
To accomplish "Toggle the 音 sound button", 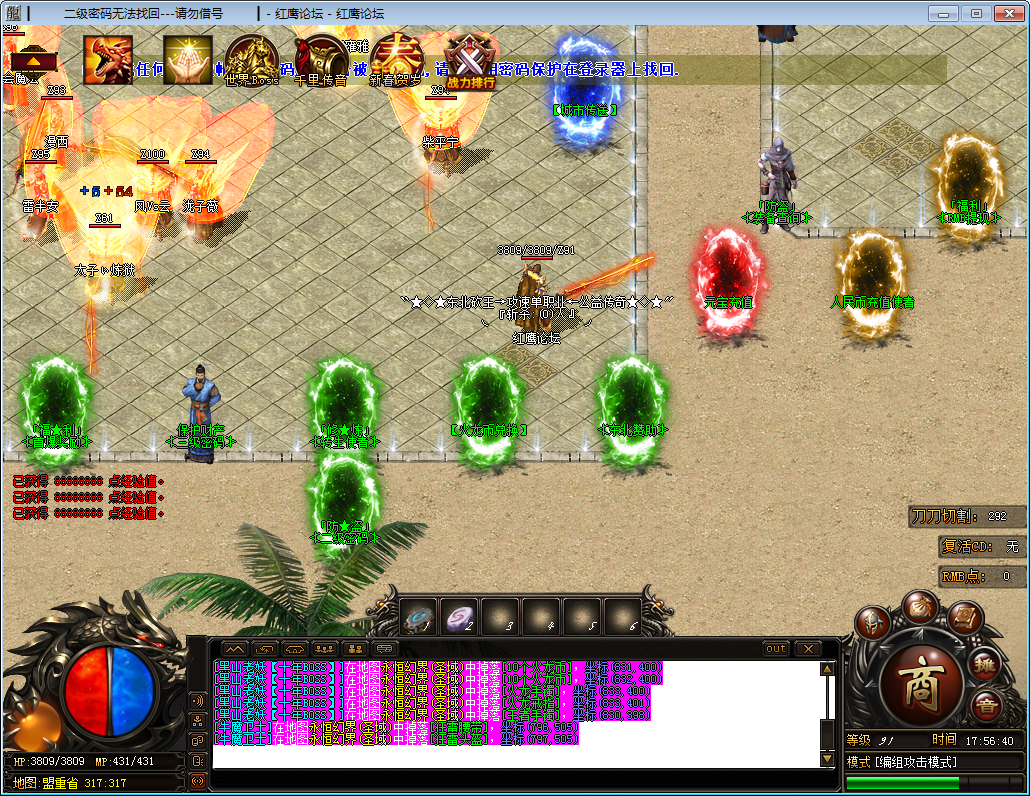I will click(985, 705).
